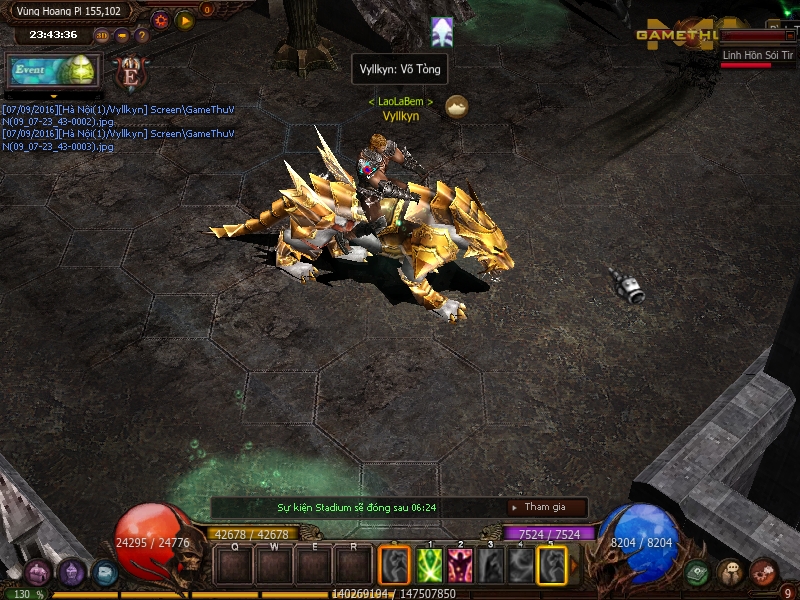800x600 pixels.
Task: Activate the pink skill in slot 2
Action: point(460,566)
